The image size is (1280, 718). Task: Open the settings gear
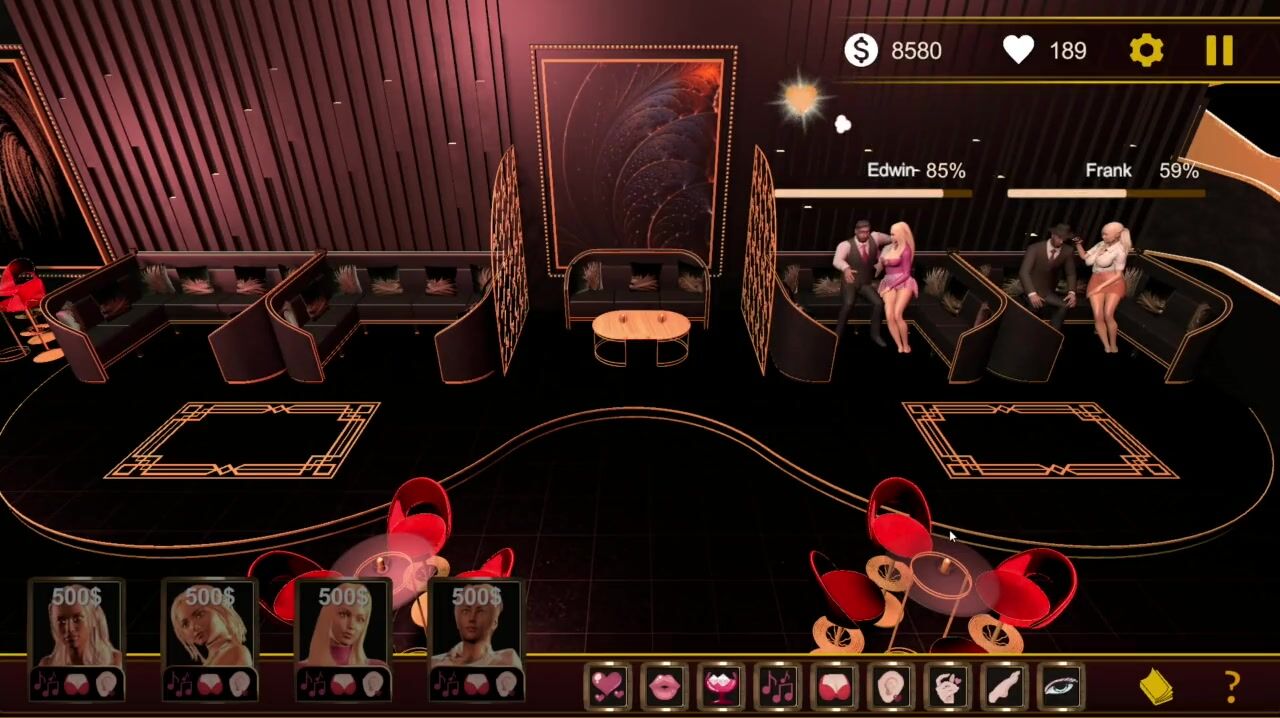click(1146, 50)
